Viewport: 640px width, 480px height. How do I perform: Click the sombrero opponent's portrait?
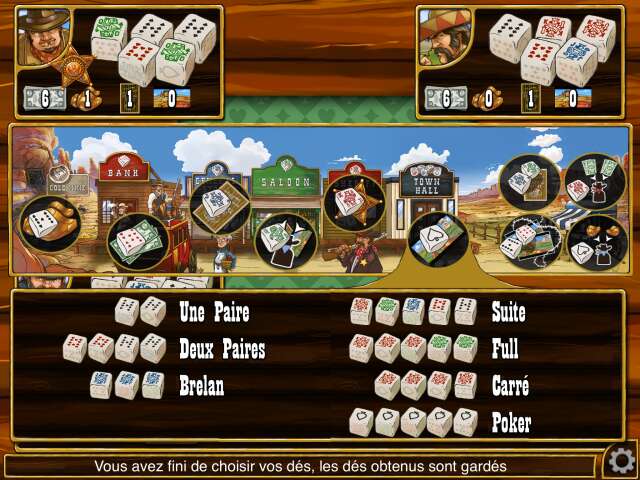(444, 36)
